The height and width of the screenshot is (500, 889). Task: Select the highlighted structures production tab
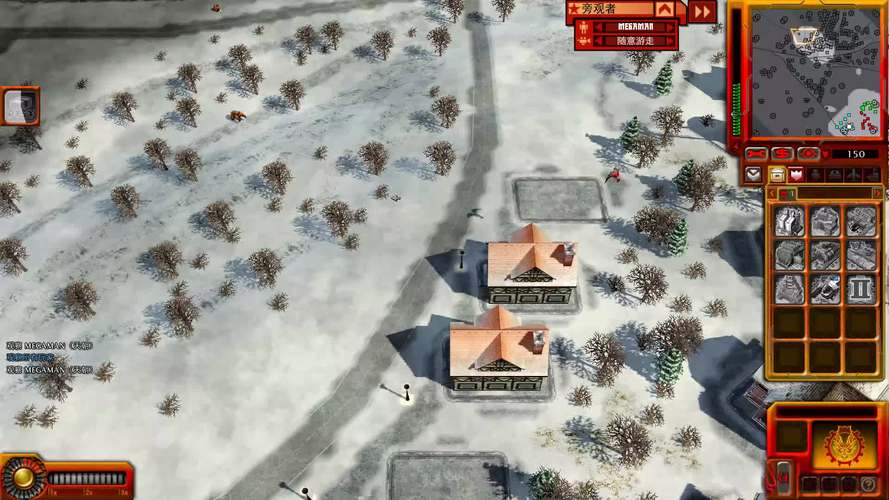[x=776, y=174]
